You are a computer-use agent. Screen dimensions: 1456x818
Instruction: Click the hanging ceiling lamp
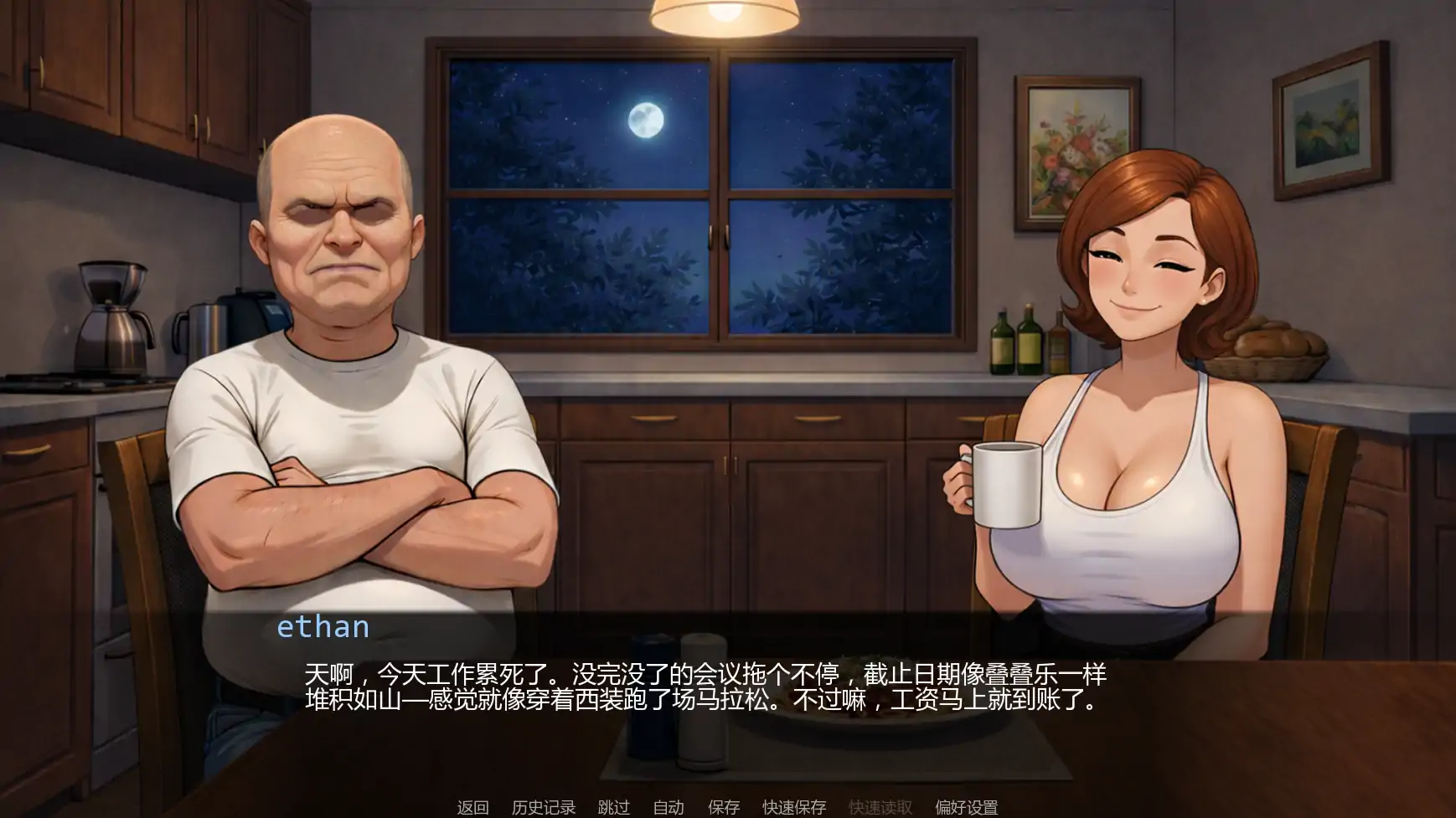[725, 17]
